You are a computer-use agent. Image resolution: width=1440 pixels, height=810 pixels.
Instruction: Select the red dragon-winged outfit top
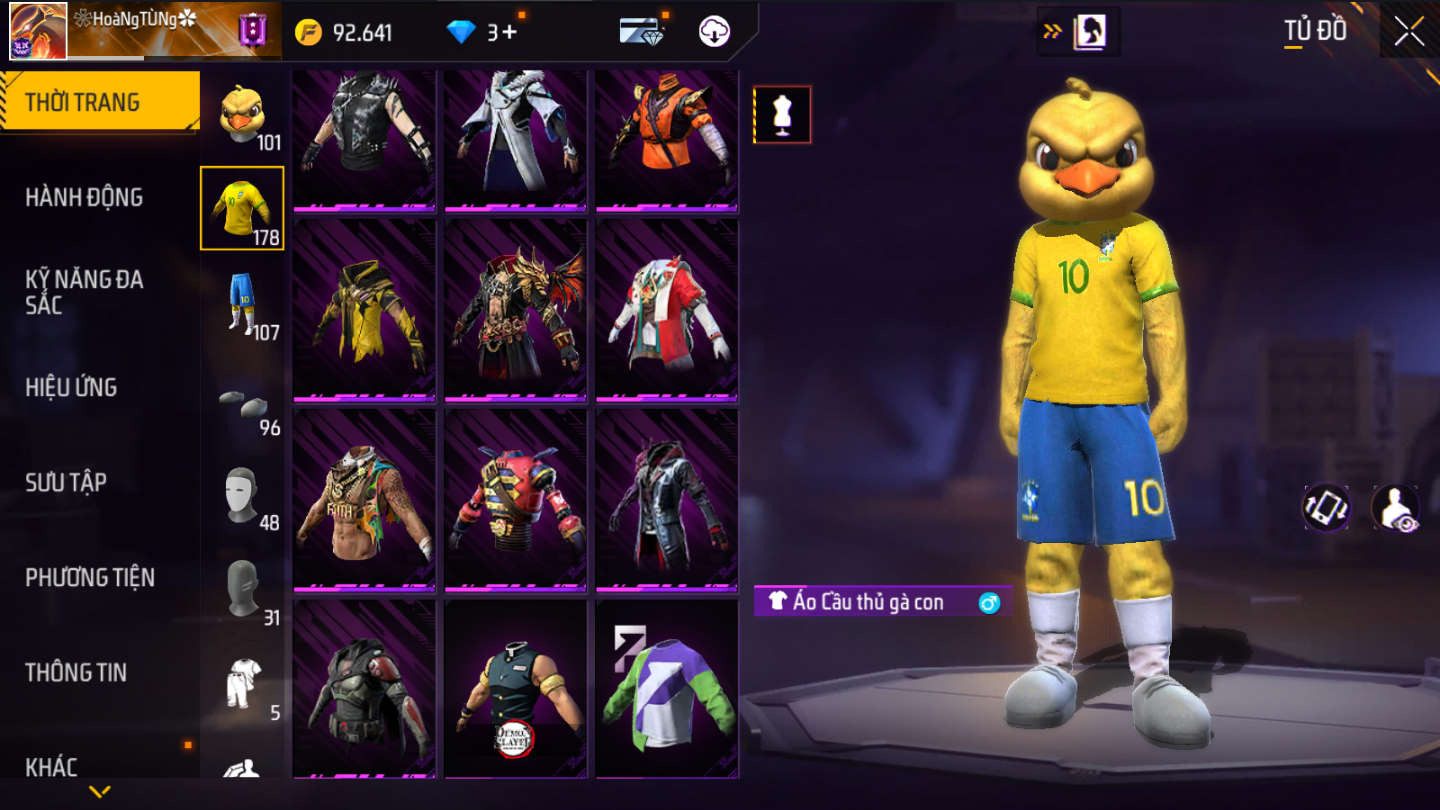click(516, 312)
